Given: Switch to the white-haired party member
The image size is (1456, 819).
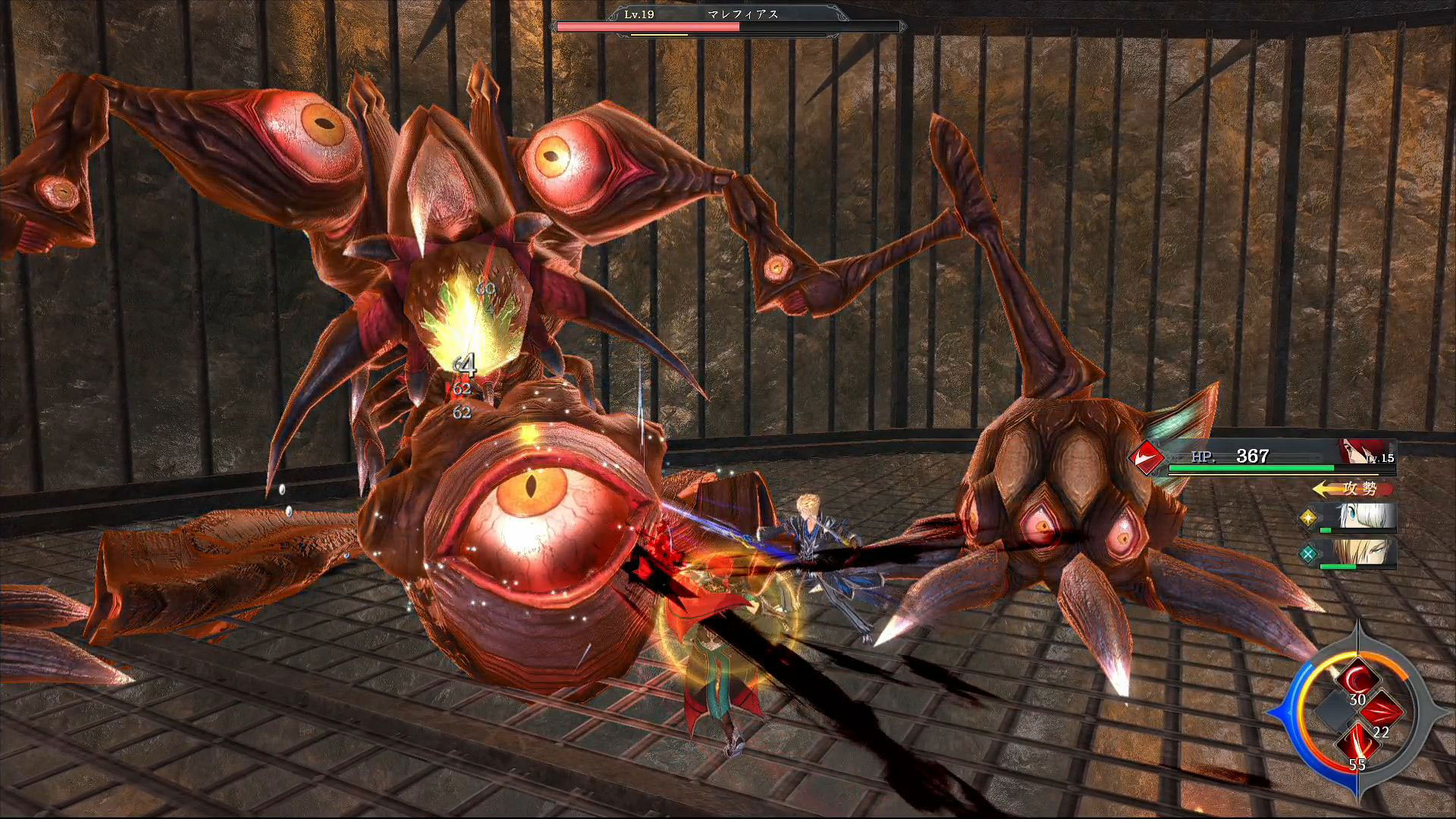Looking at the screenshot, I should coord(1367,516).
